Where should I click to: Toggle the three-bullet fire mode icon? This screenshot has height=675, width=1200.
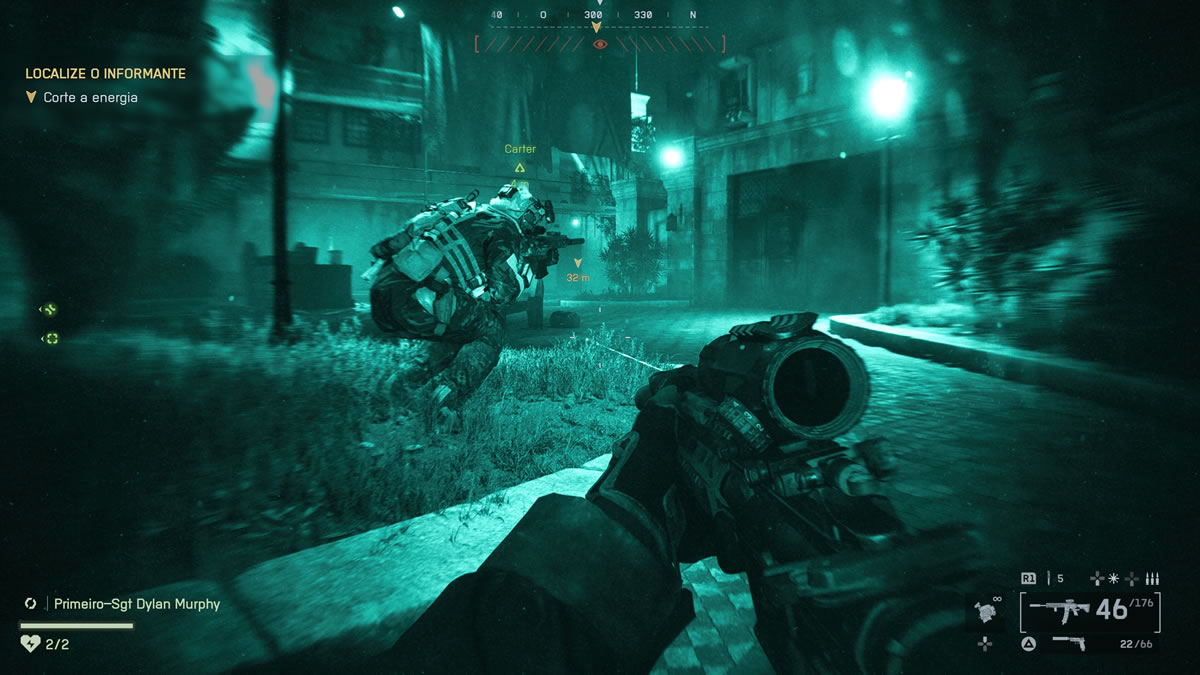tap(1150, 578)
